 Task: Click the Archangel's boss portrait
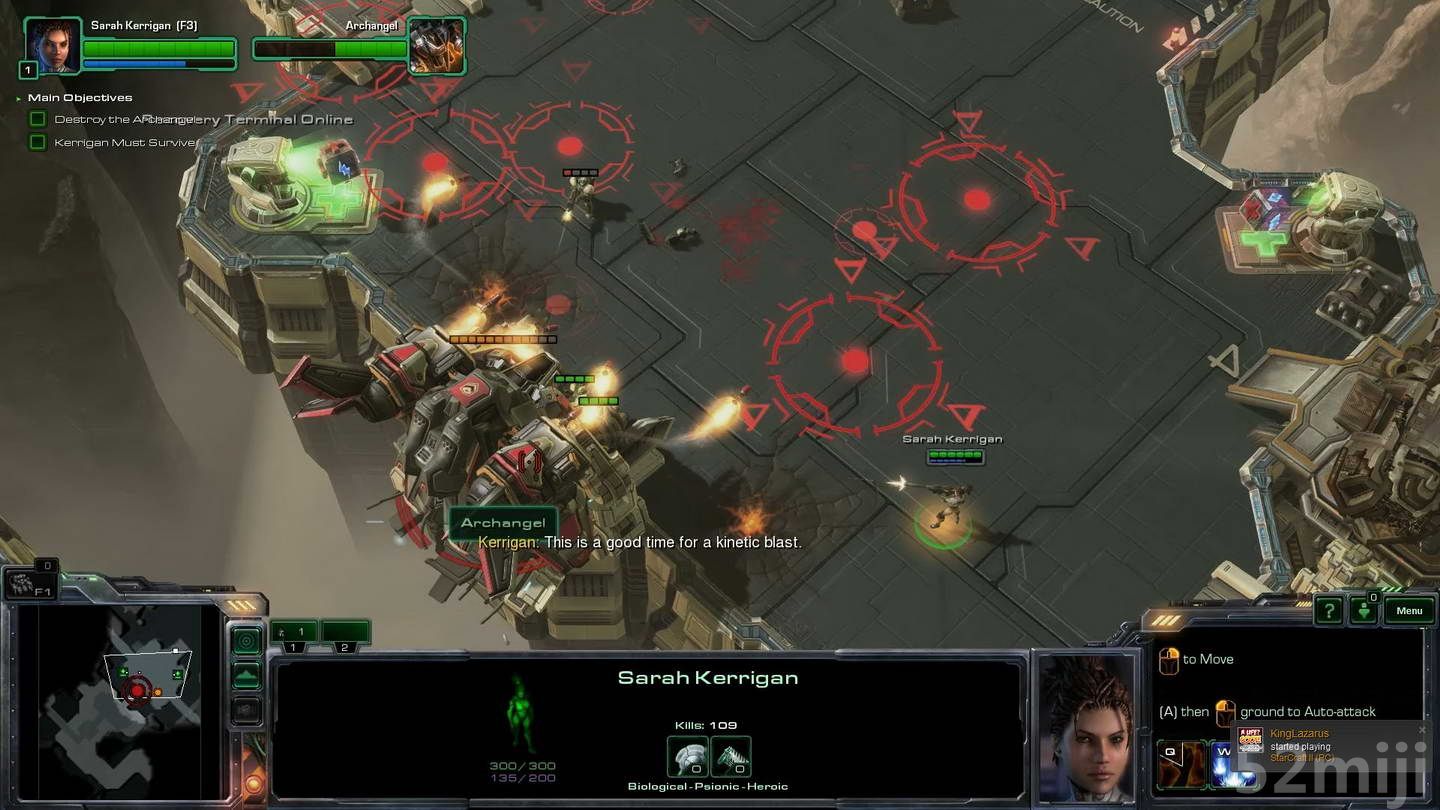(x=437, y=45)
